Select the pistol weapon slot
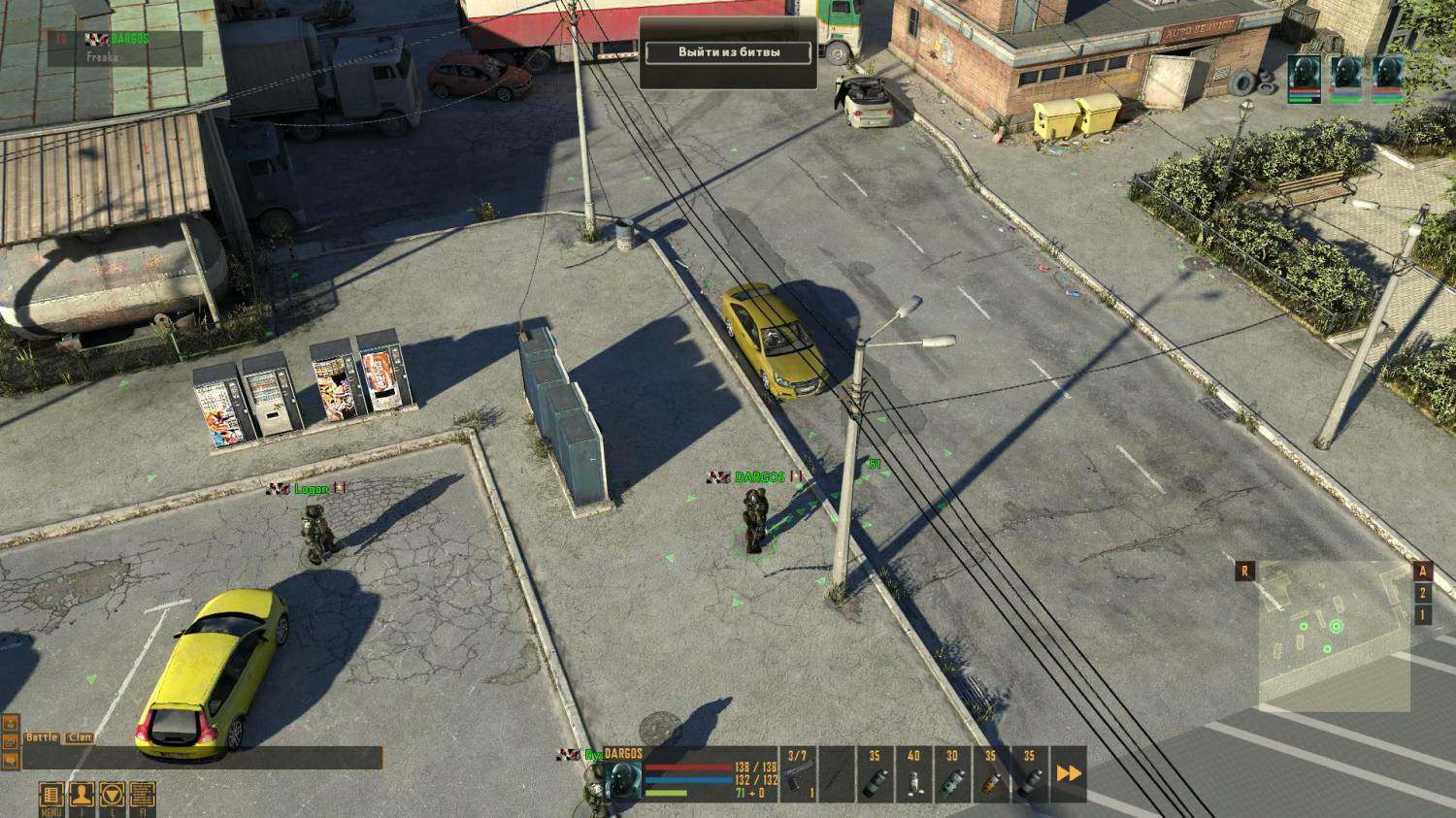Screen dimensions: 1456x818 pos(798,775)
